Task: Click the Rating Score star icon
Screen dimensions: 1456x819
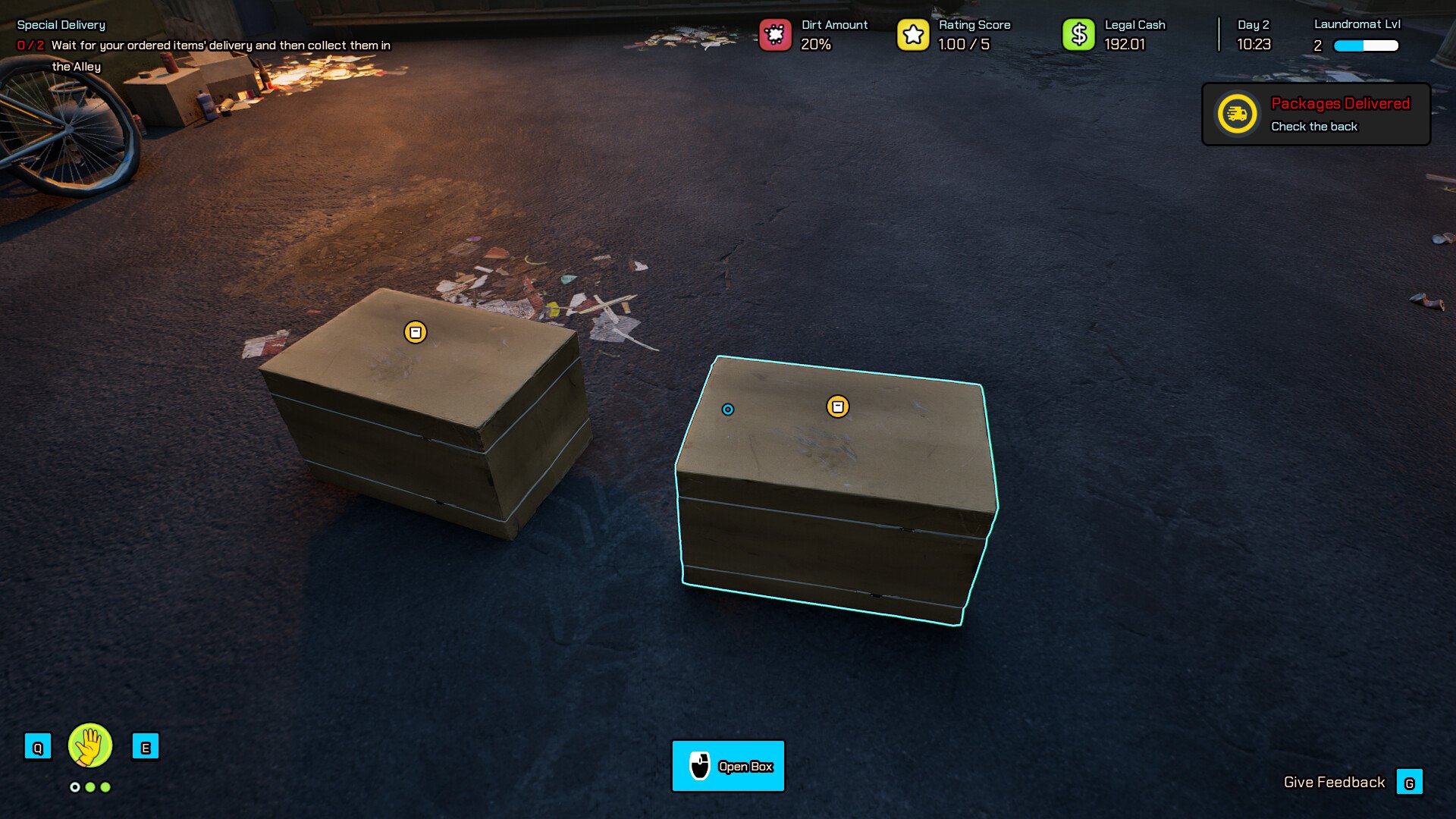Action: click(x=913, y=35)
